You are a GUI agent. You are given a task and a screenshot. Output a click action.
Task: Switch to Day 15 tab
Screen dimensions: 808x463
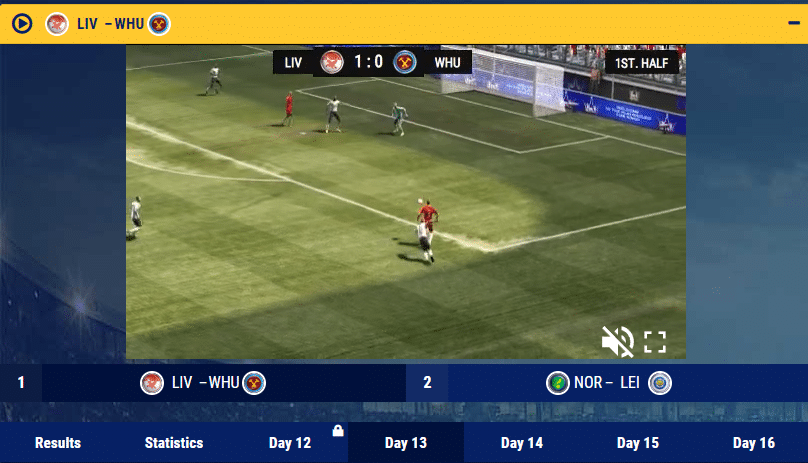(638, 443)
